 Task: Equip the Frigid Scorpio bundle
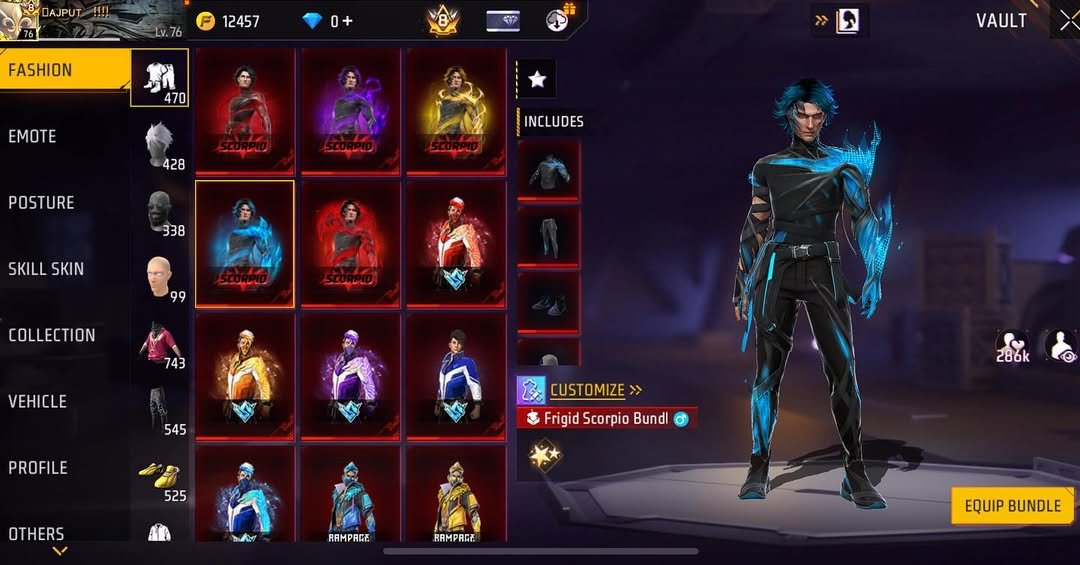(x=1012, y=505)
